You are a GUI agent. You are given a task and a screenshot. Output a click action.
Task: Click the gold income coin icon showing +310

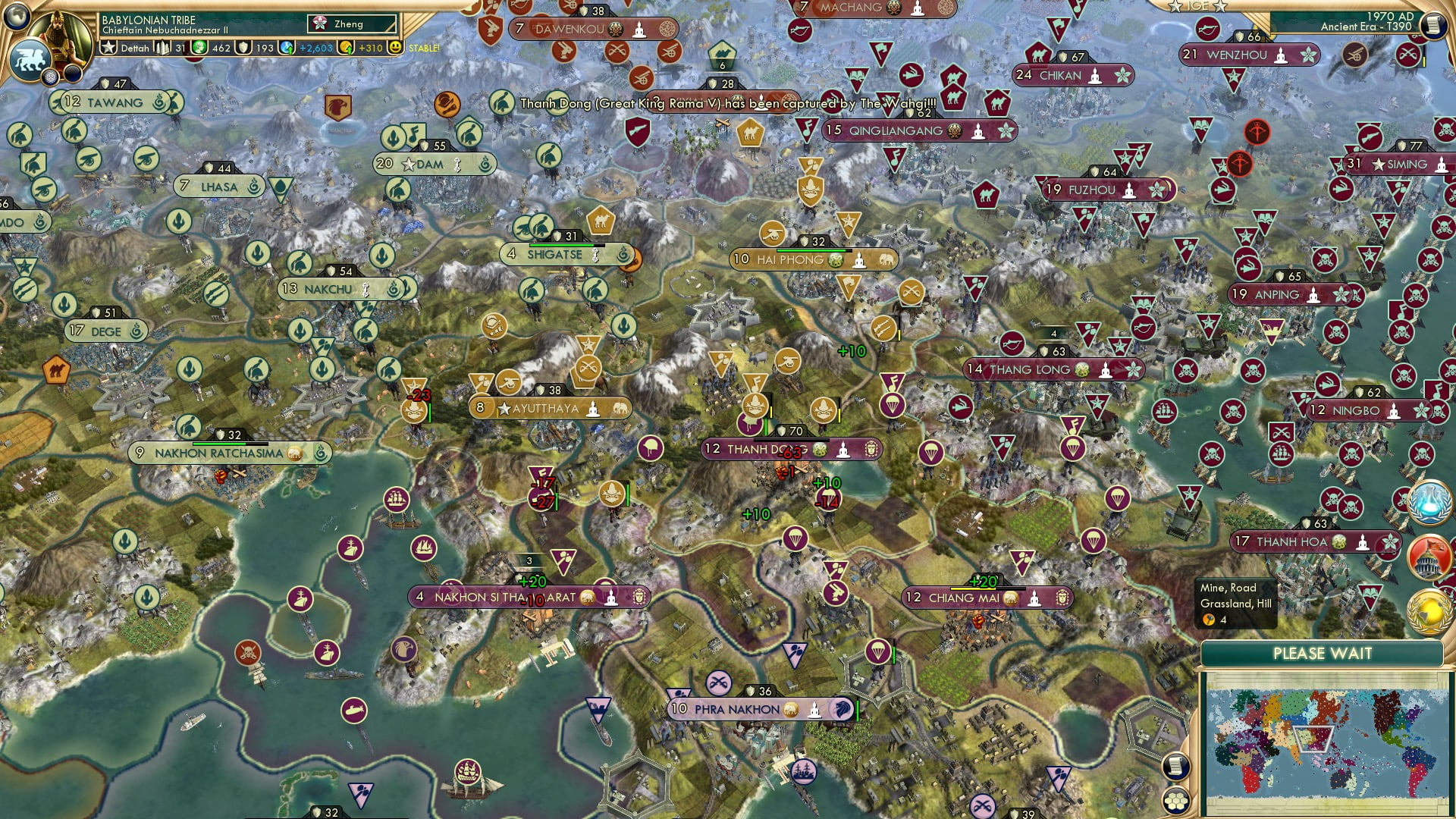(347, 47)
